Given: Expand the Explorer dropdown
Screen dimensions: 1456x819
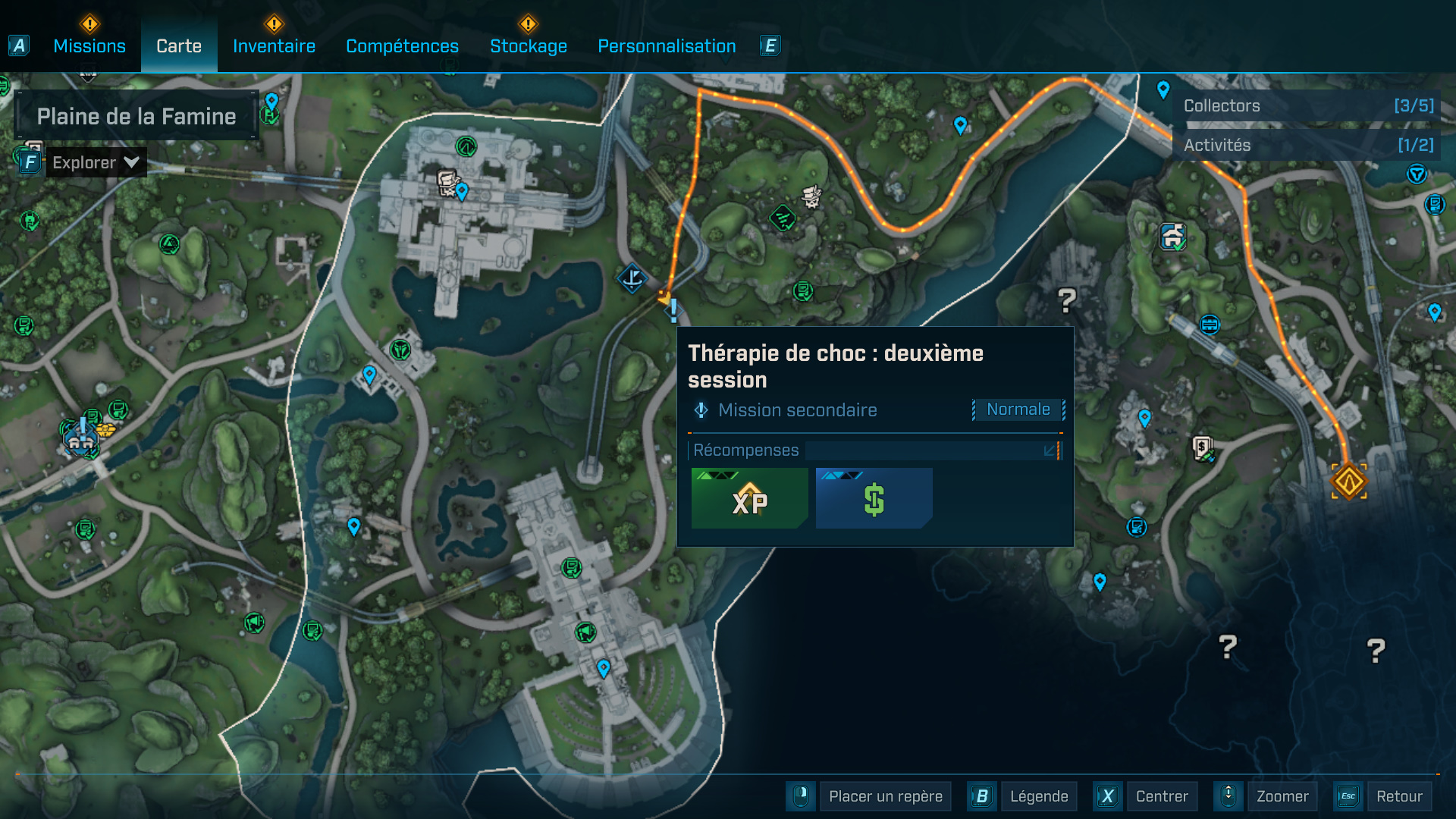Looking at the screenshot, I should pyautogui.click(x=96, y=162).
